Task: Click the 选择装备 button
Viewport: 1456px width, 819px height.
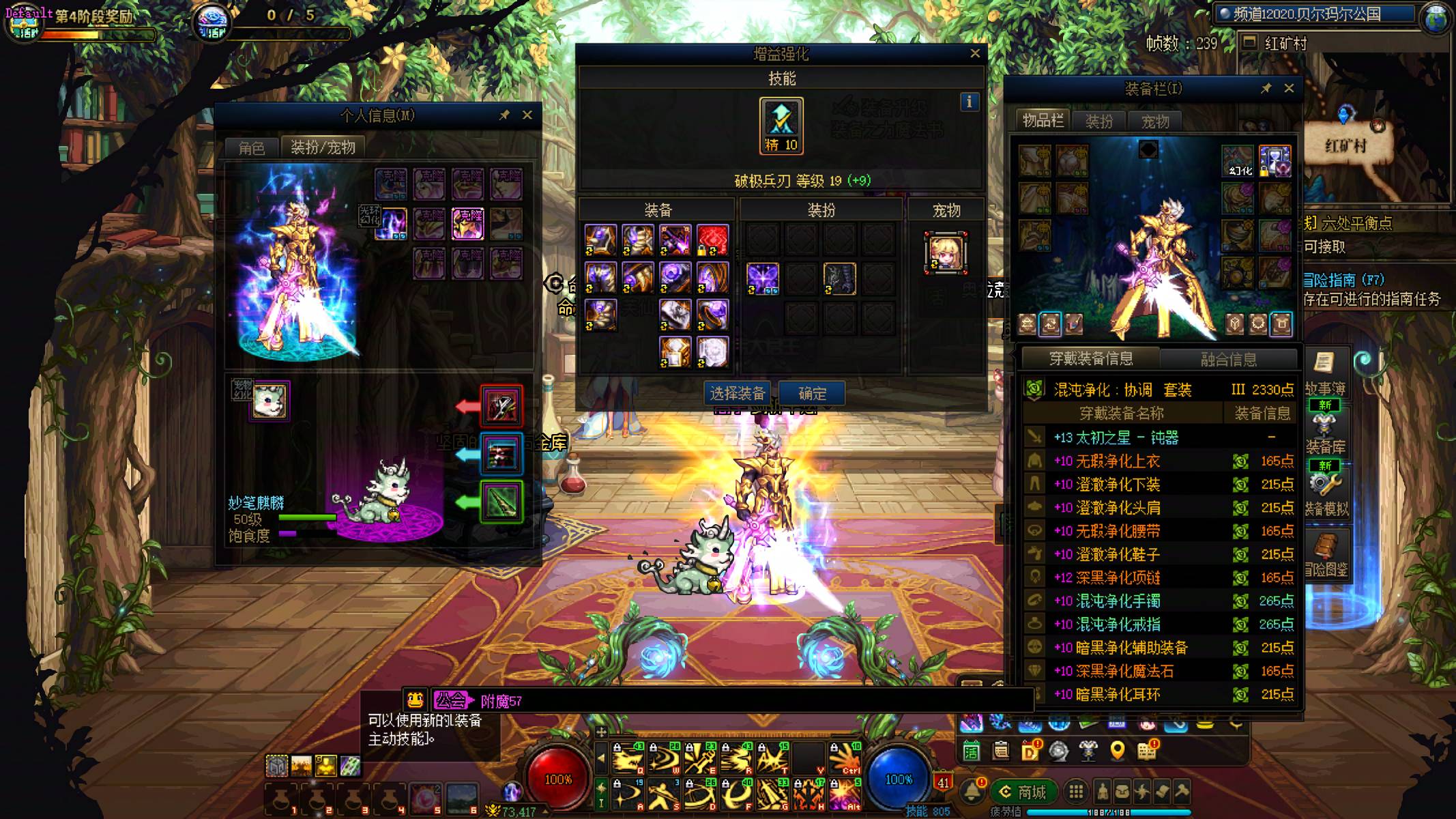Action: (737, 394)
